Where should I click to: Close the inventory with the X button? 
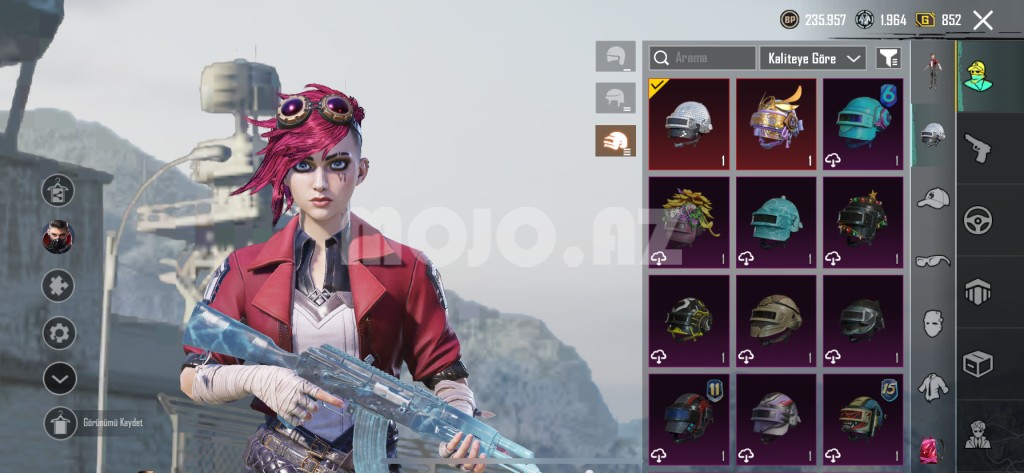tap(983, 20)
